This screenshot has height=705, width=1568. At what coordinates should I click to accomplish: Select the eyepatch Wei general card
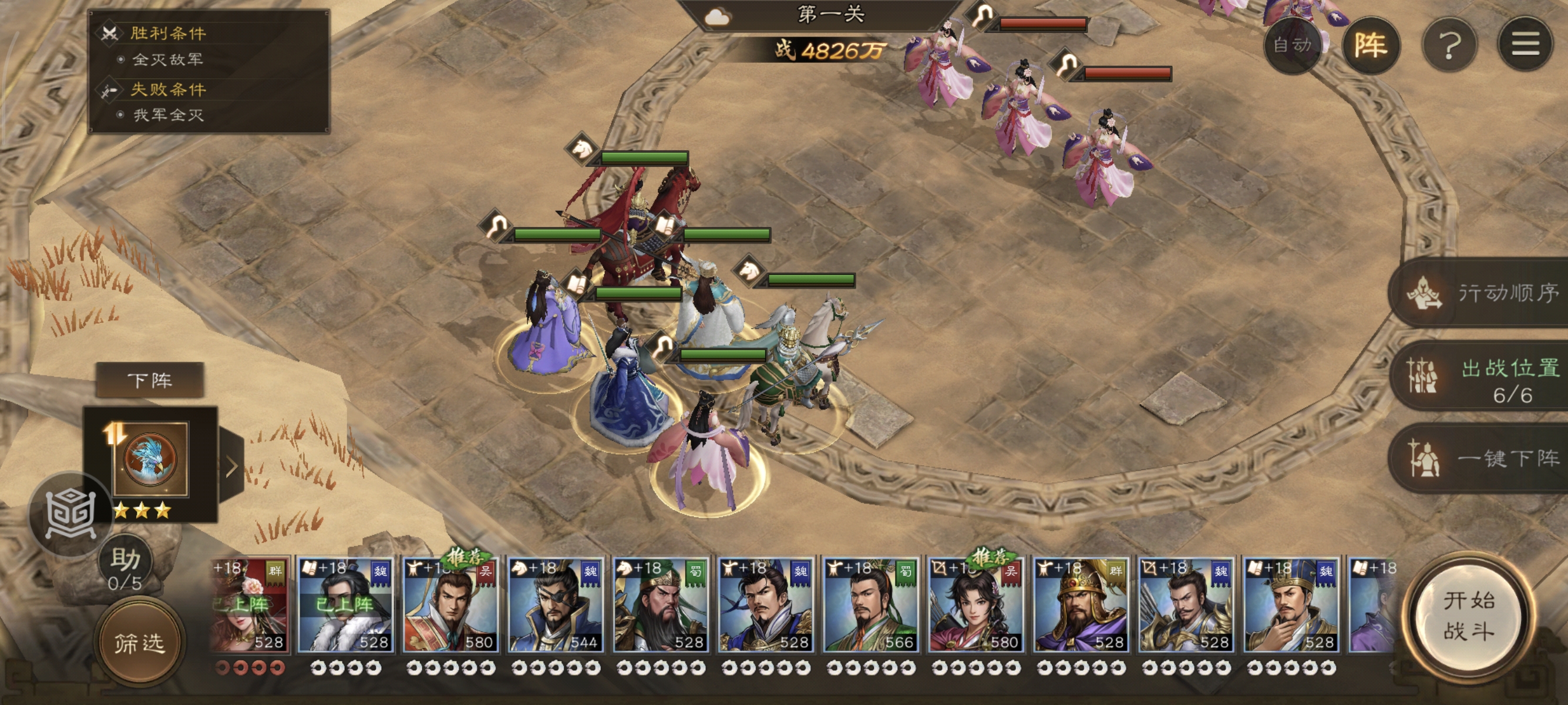555,606
